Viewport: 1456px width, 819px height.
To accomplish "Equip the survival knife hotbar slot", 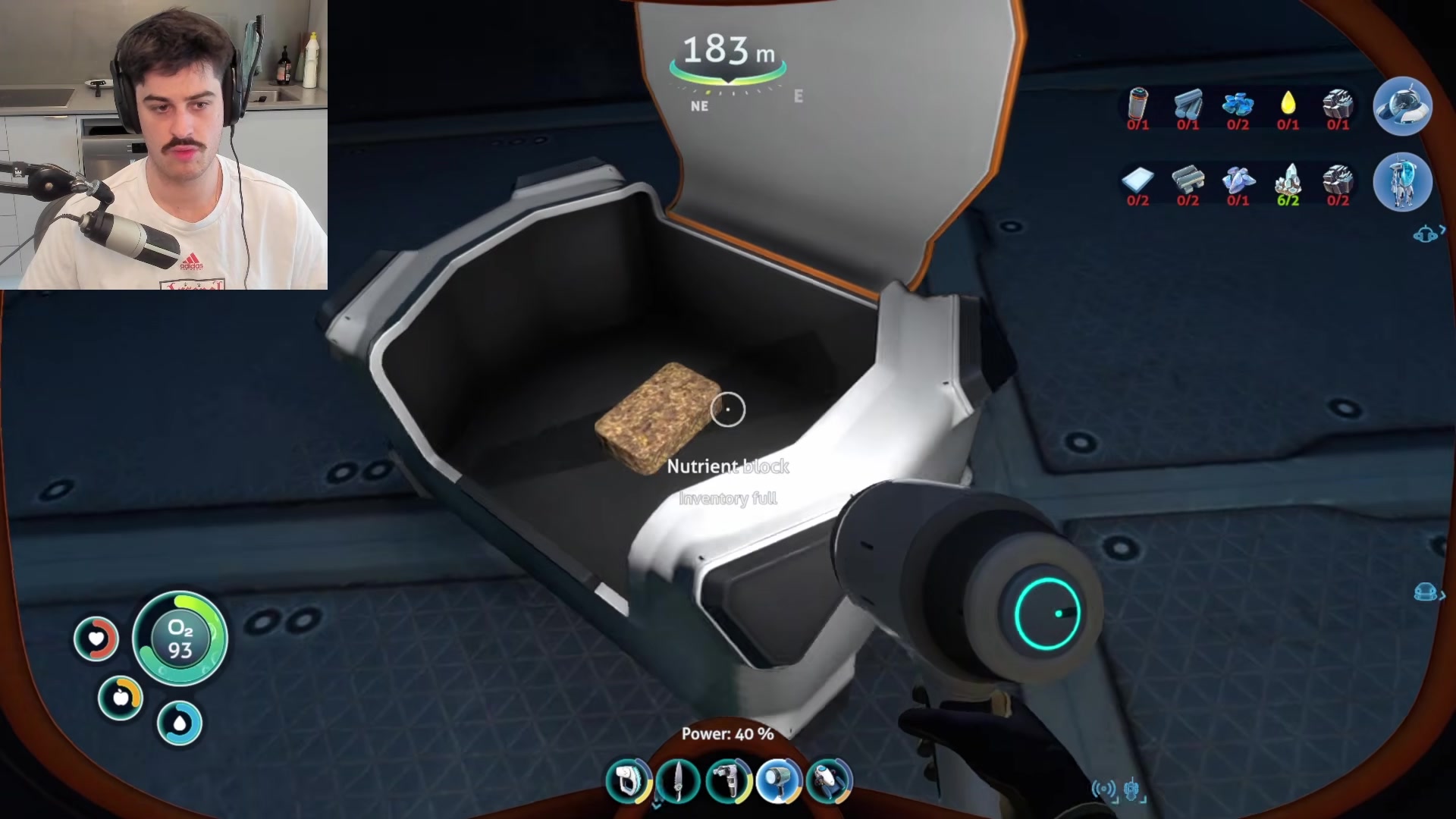I will pos(678,781).
